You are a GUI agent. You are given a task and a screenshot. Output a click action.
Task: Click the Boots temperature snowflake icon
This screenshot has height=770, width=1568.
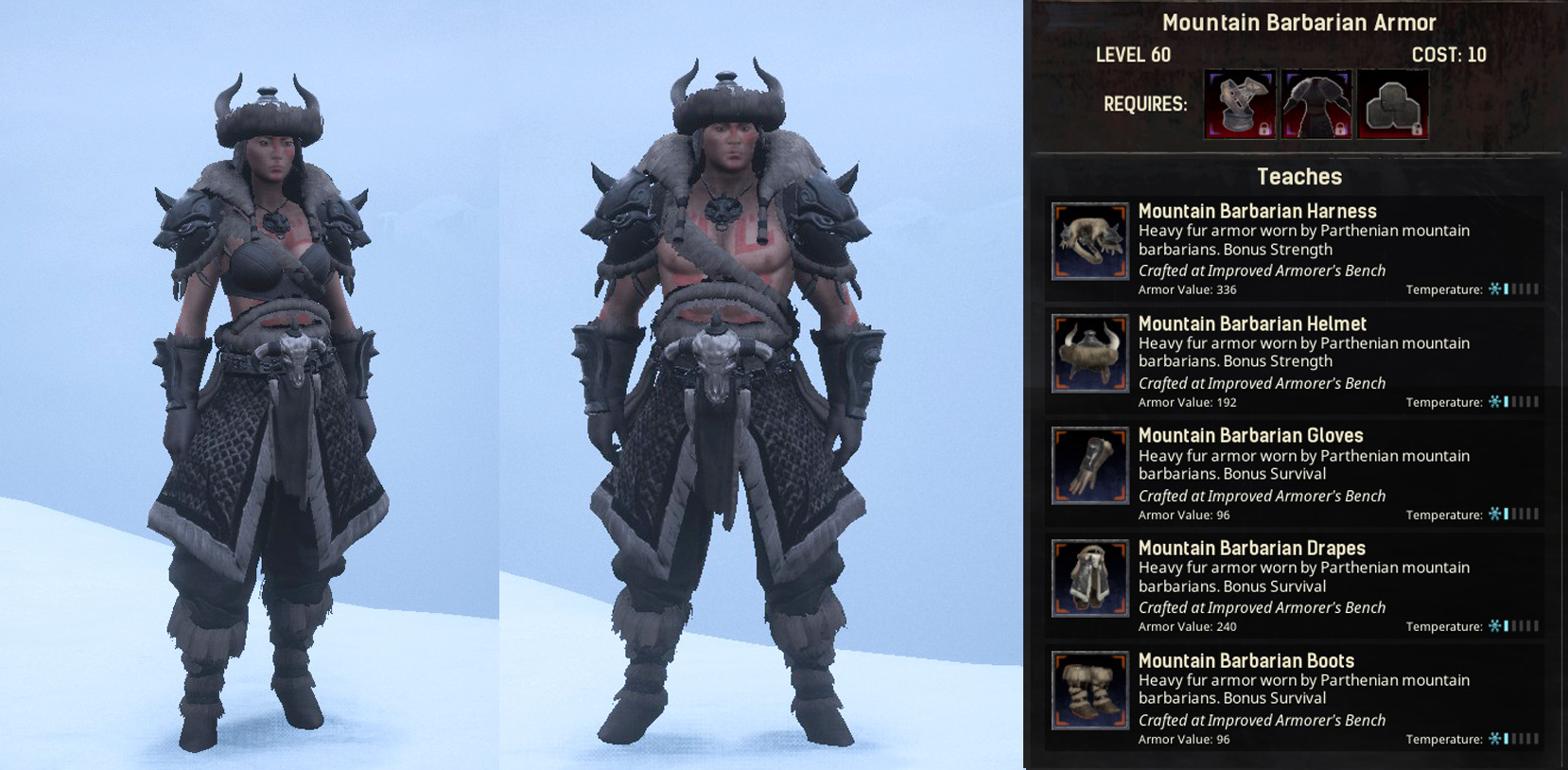1496,738
